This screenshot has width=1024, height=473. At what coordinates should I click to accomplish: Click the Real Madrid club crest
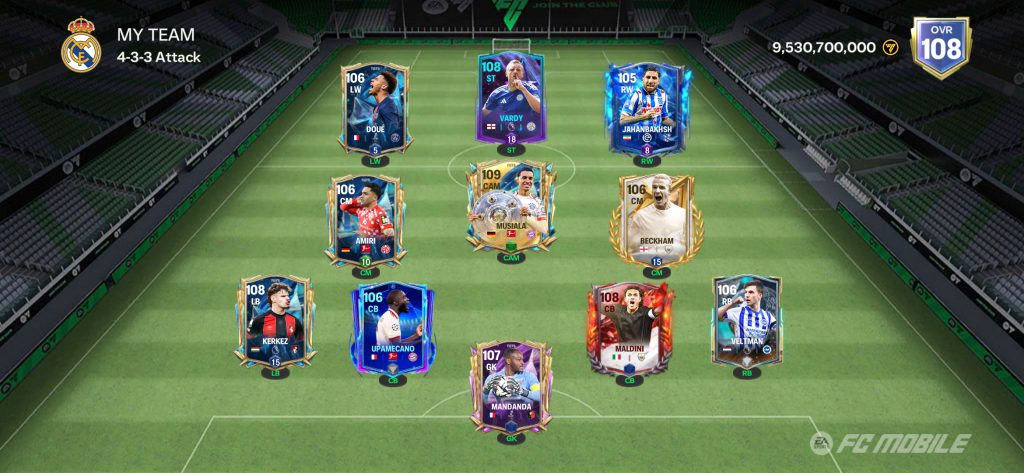[81, 46]
